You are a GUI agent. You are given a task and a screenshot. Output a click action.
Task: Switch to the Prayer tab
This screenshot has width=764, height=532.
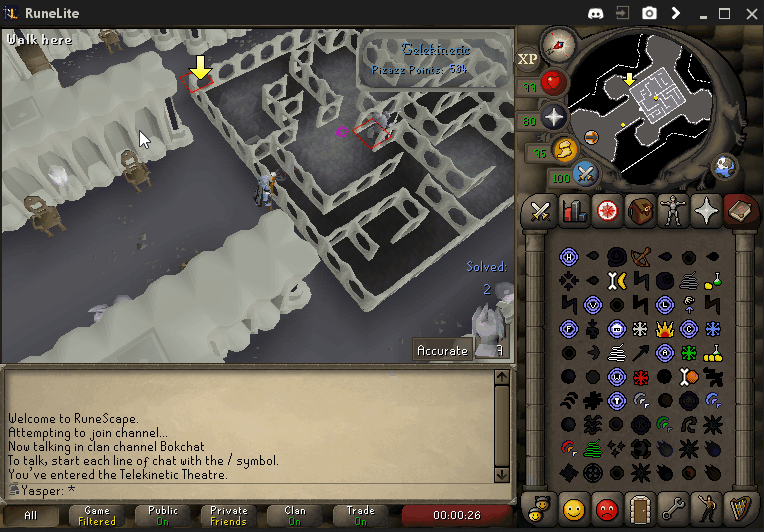706,211
